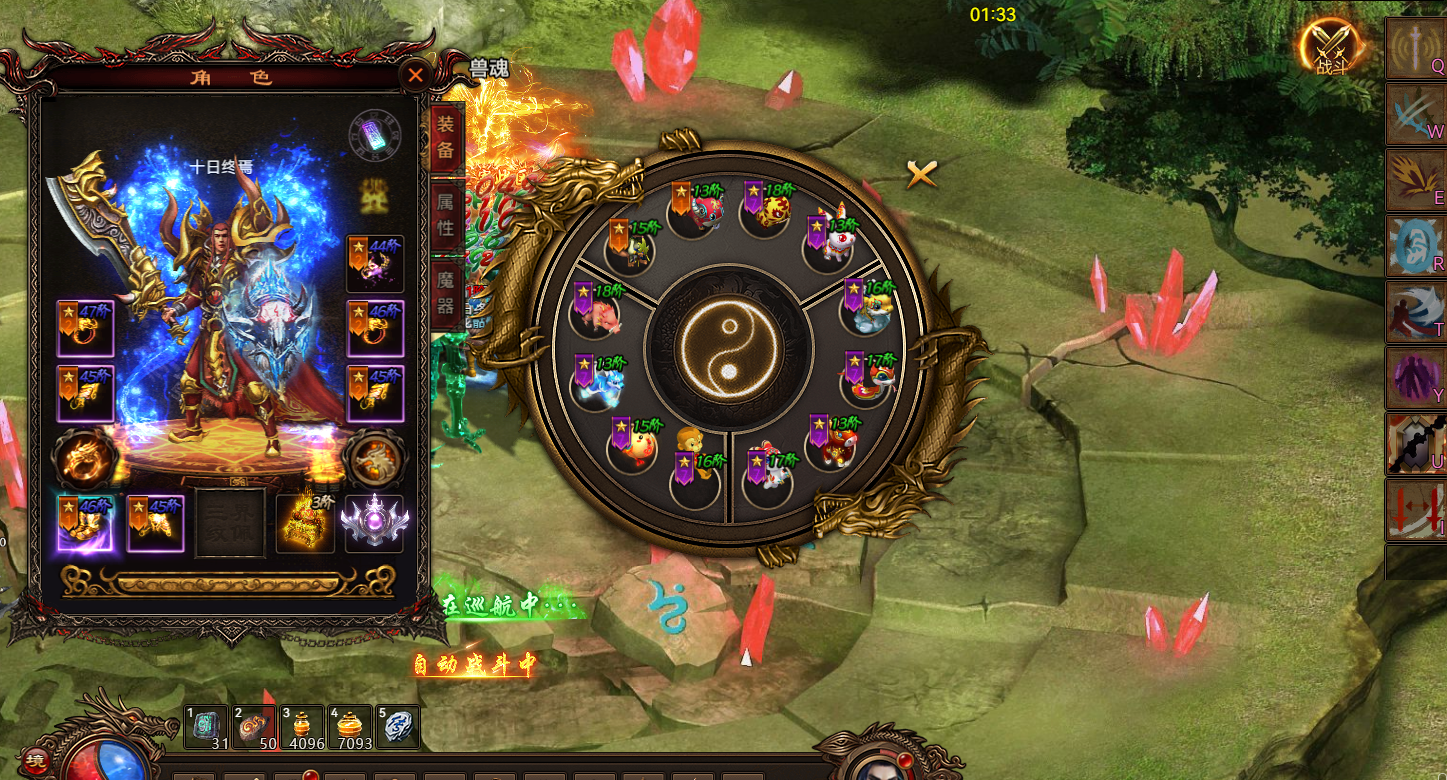Close the 角色 character panel

pyautogui.click(x=416, y=75)
